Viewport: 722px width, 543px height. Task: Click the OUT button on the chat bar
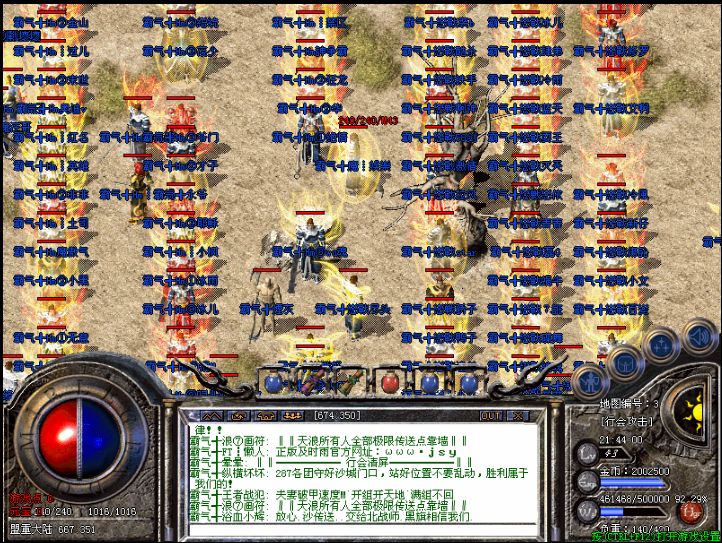point(490,415)
